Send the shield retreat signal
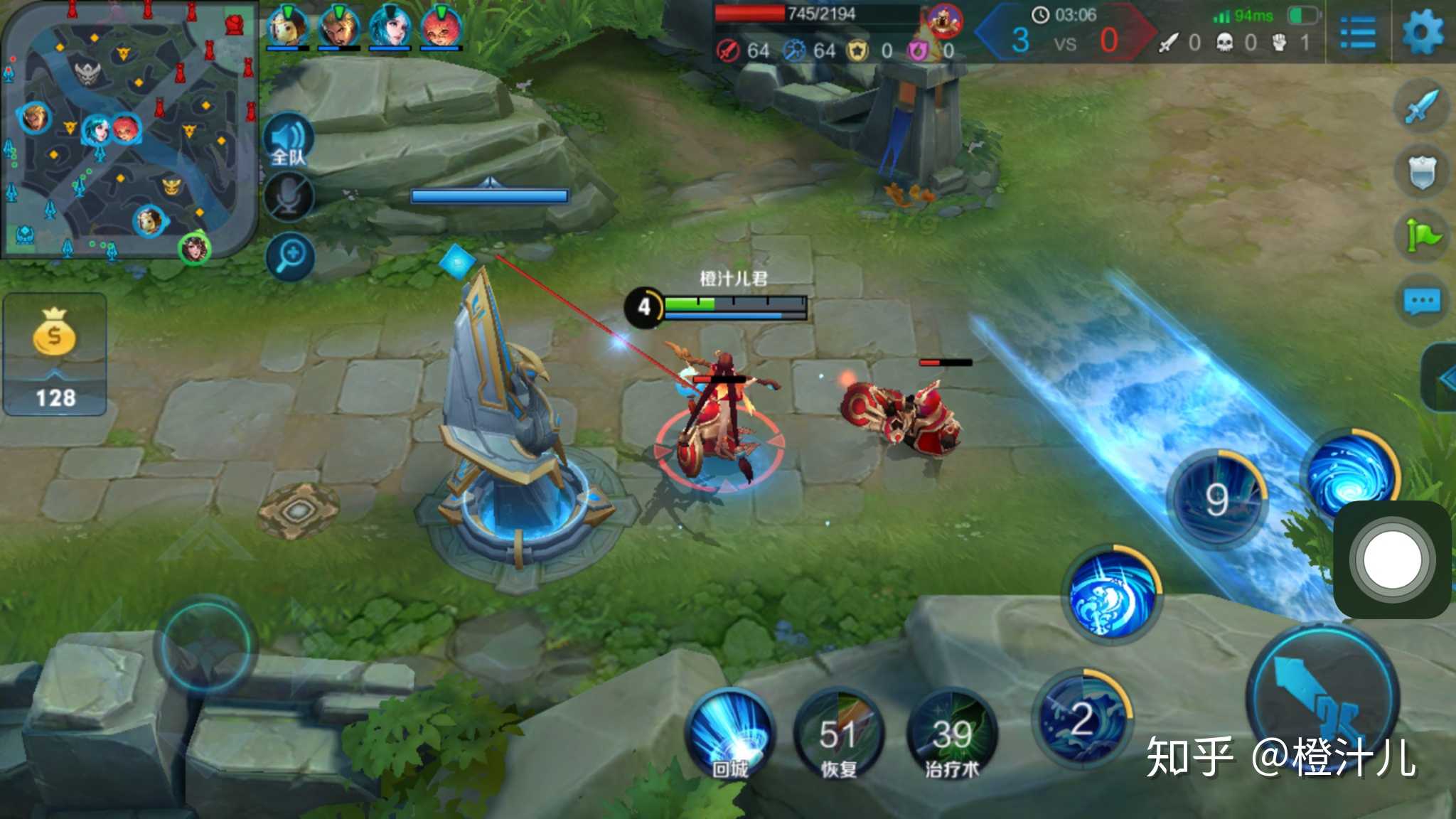Viewport: 1456px width, 819px height. pyautogui.click(x=1421, y=171)
